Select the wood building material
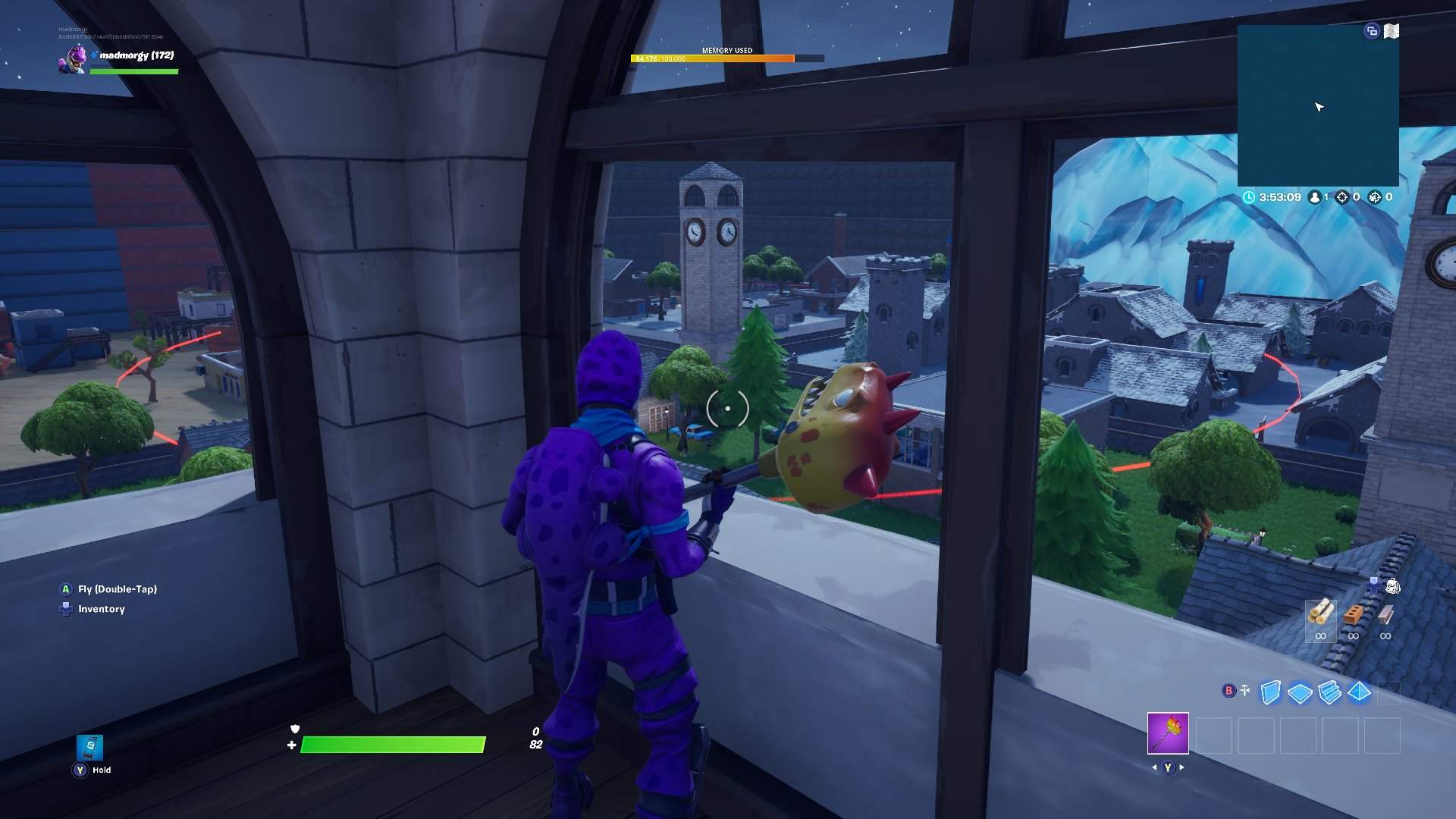1456x819 pixels. click(1320, 613)
